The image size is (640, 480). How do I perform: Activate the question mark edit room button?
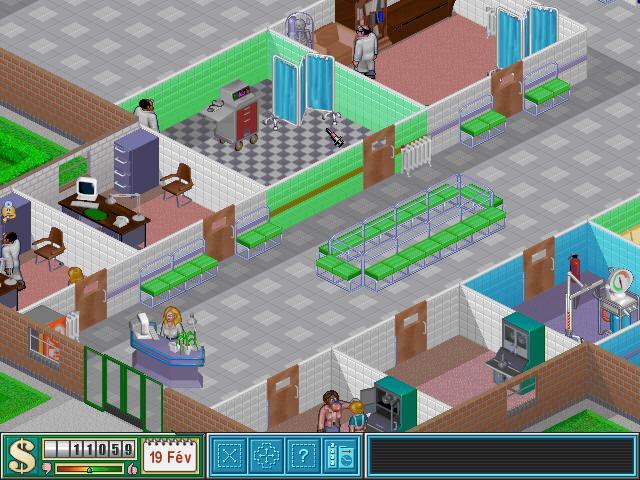point(302,457)
